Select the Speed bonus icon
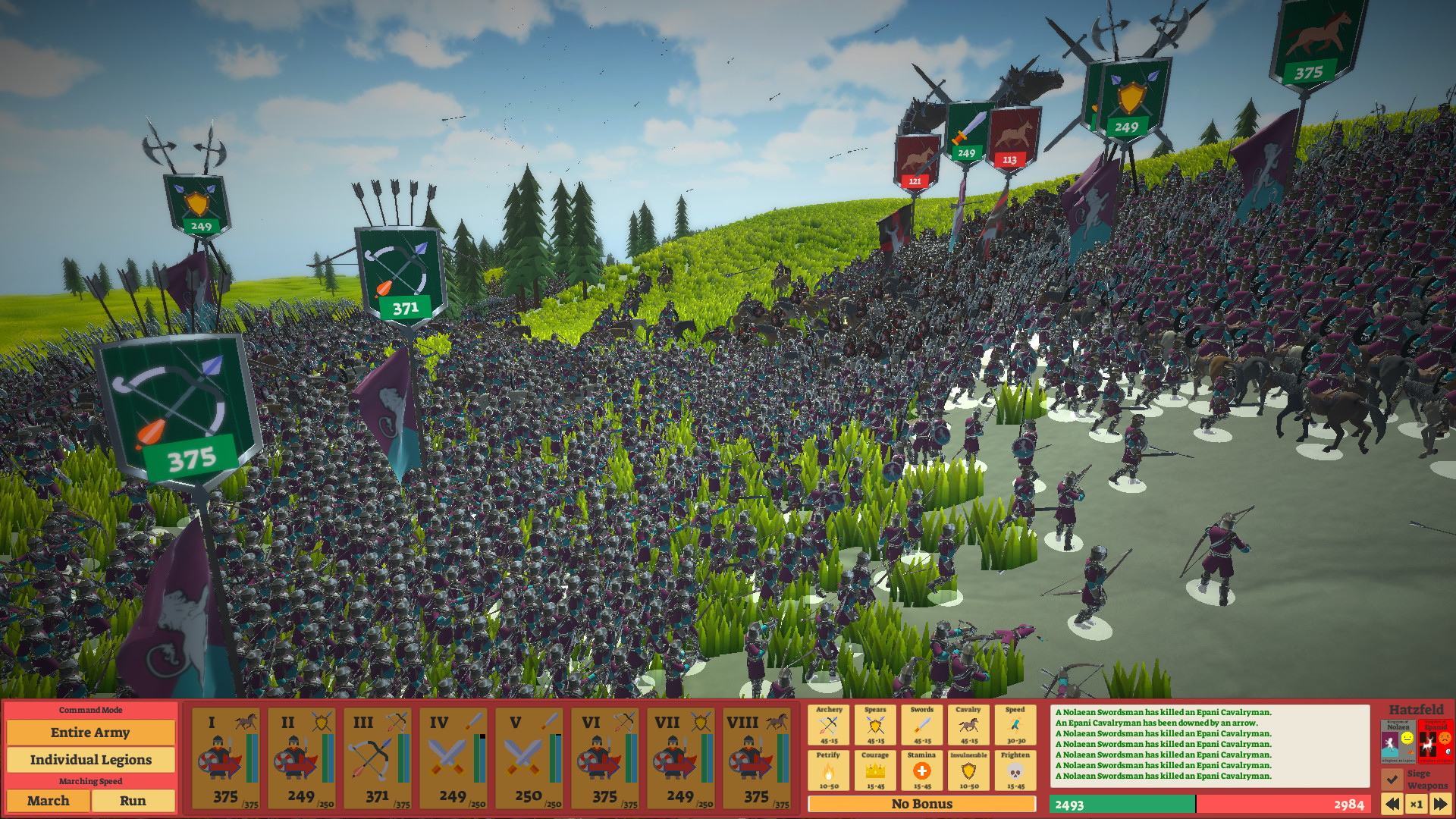 pos(1015,724)
